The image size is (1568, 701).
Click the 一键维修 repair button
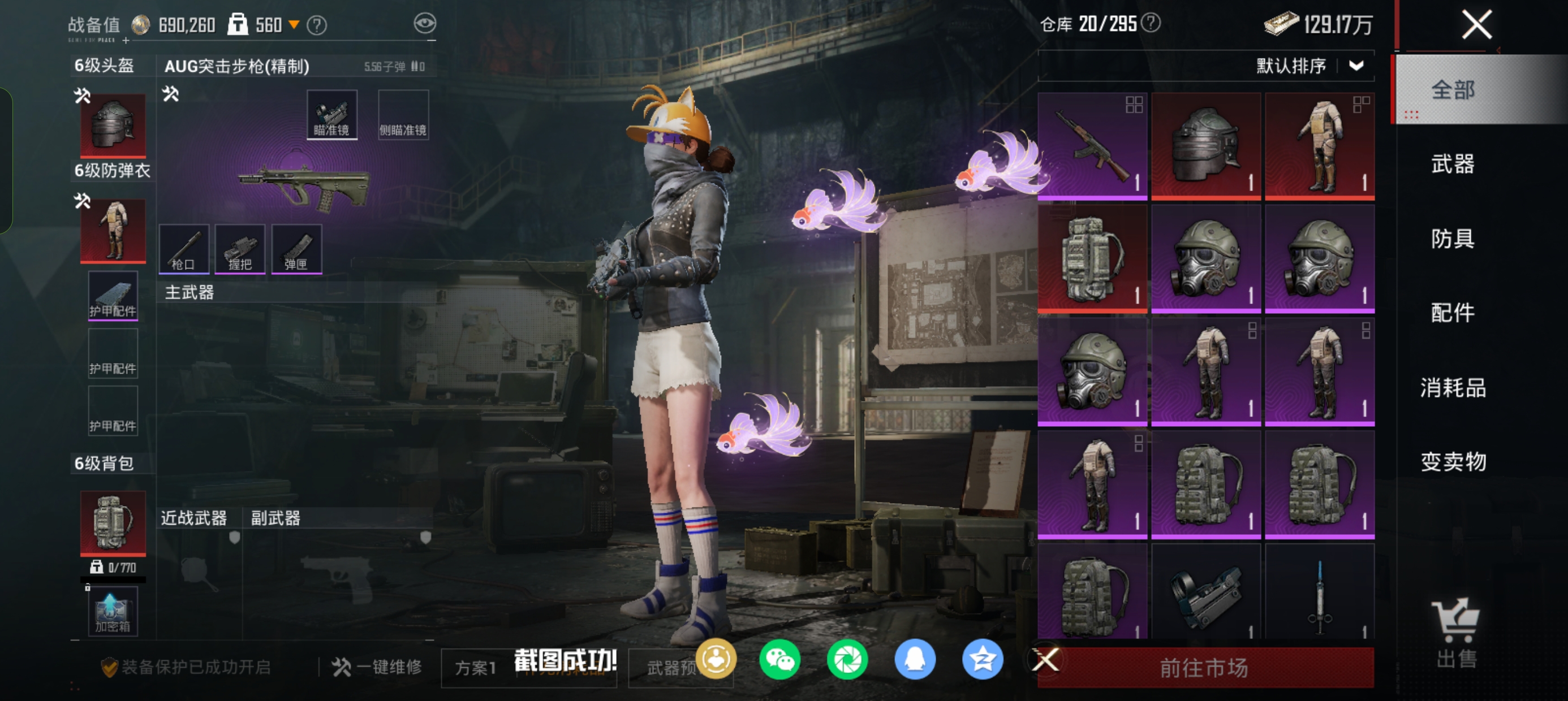377,667
